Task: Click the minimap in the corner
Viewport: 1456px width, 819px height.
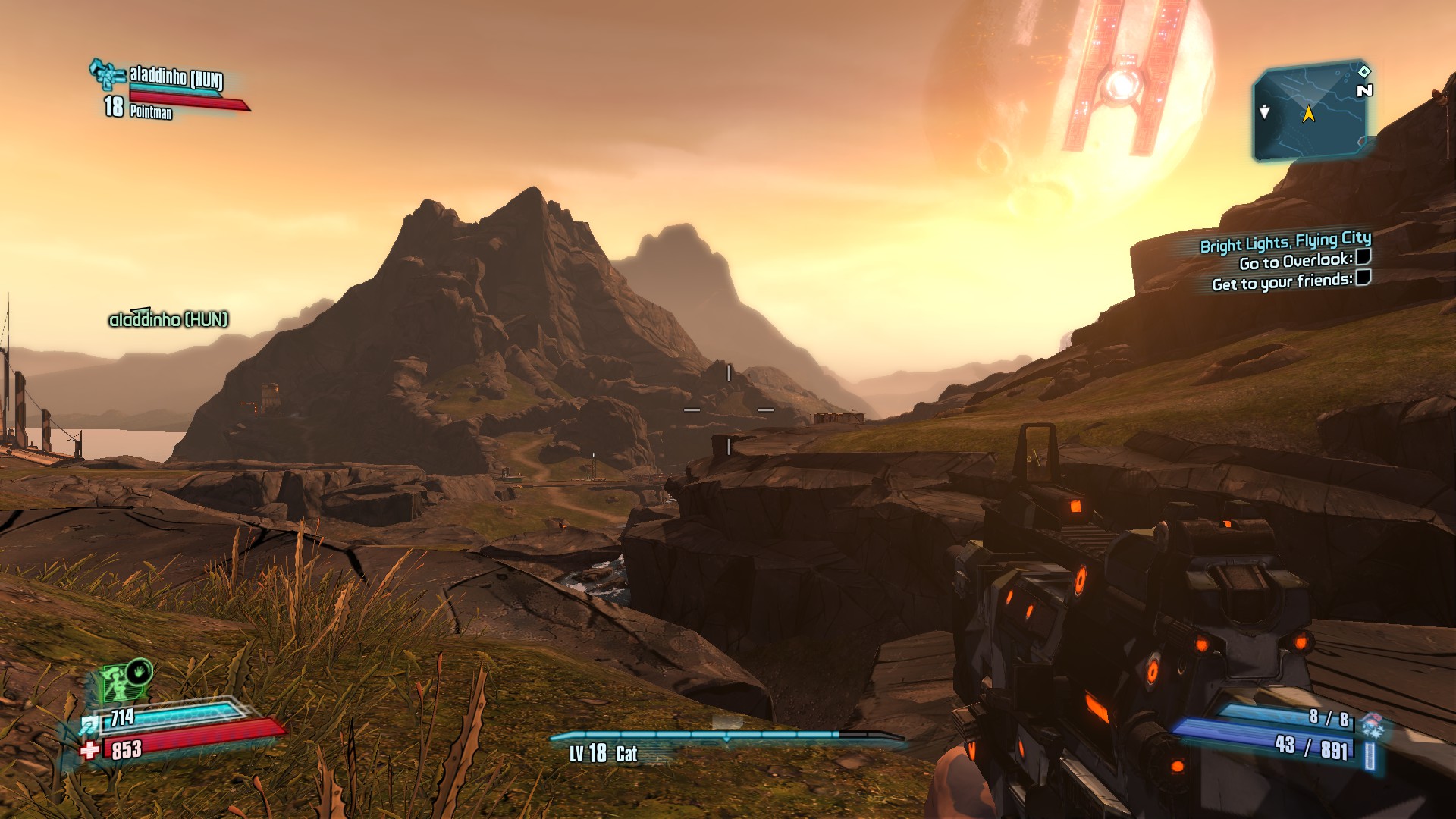Action: pyautogui.click(x=1311, y=114)
